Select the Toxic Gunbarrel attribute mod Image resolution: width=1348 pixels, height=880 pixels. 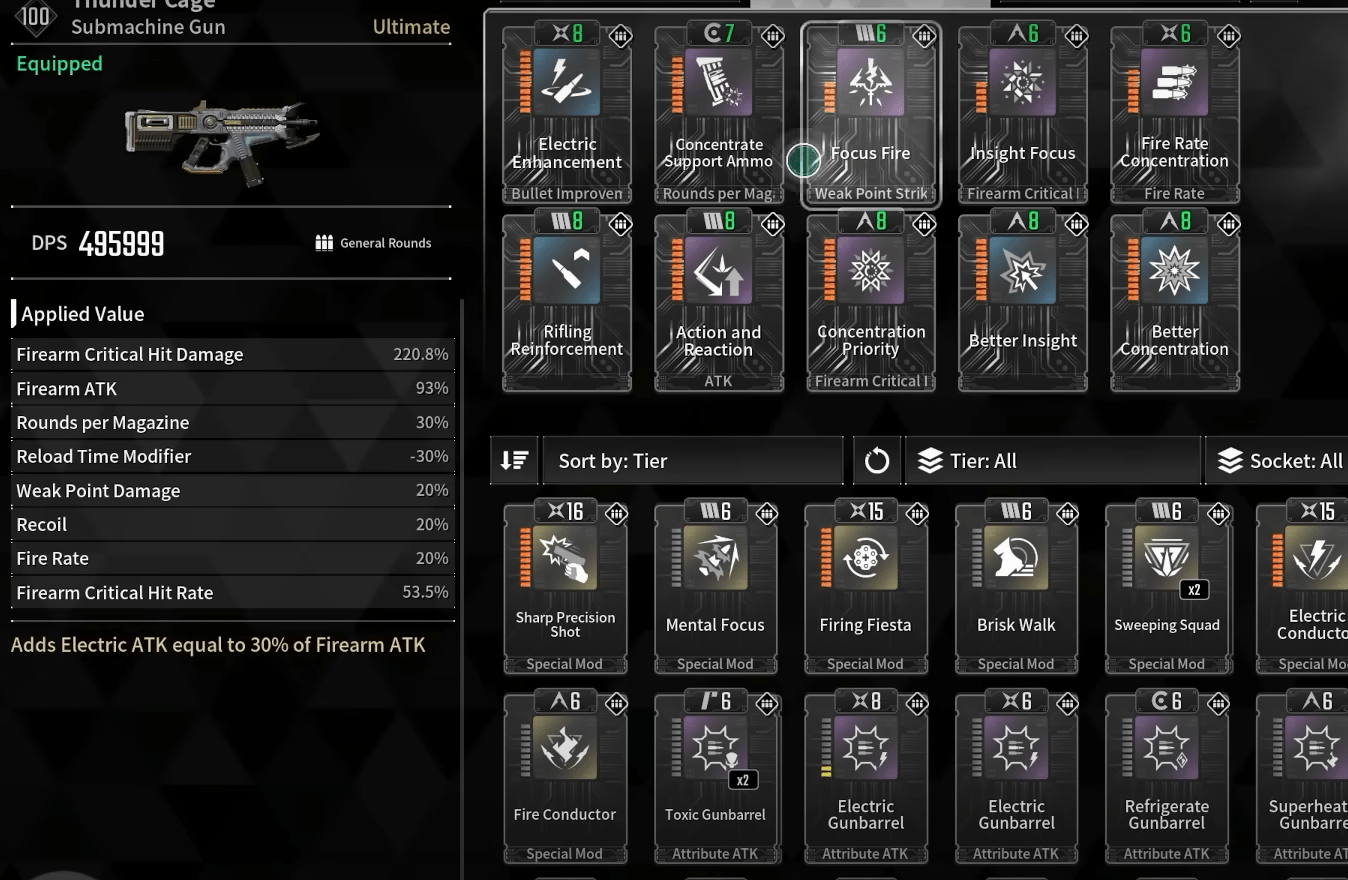[715, 775]
